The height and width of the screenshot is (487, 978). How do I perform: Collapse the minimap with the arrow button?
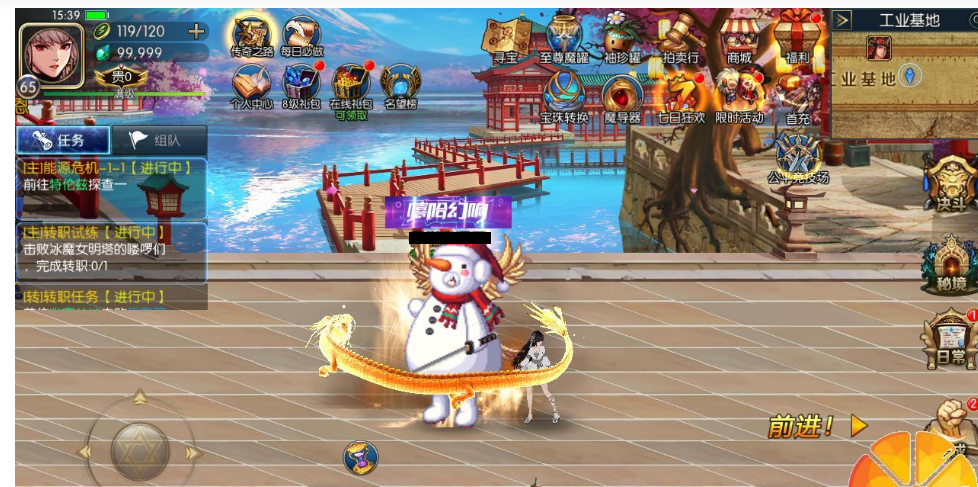coord(842,20)
